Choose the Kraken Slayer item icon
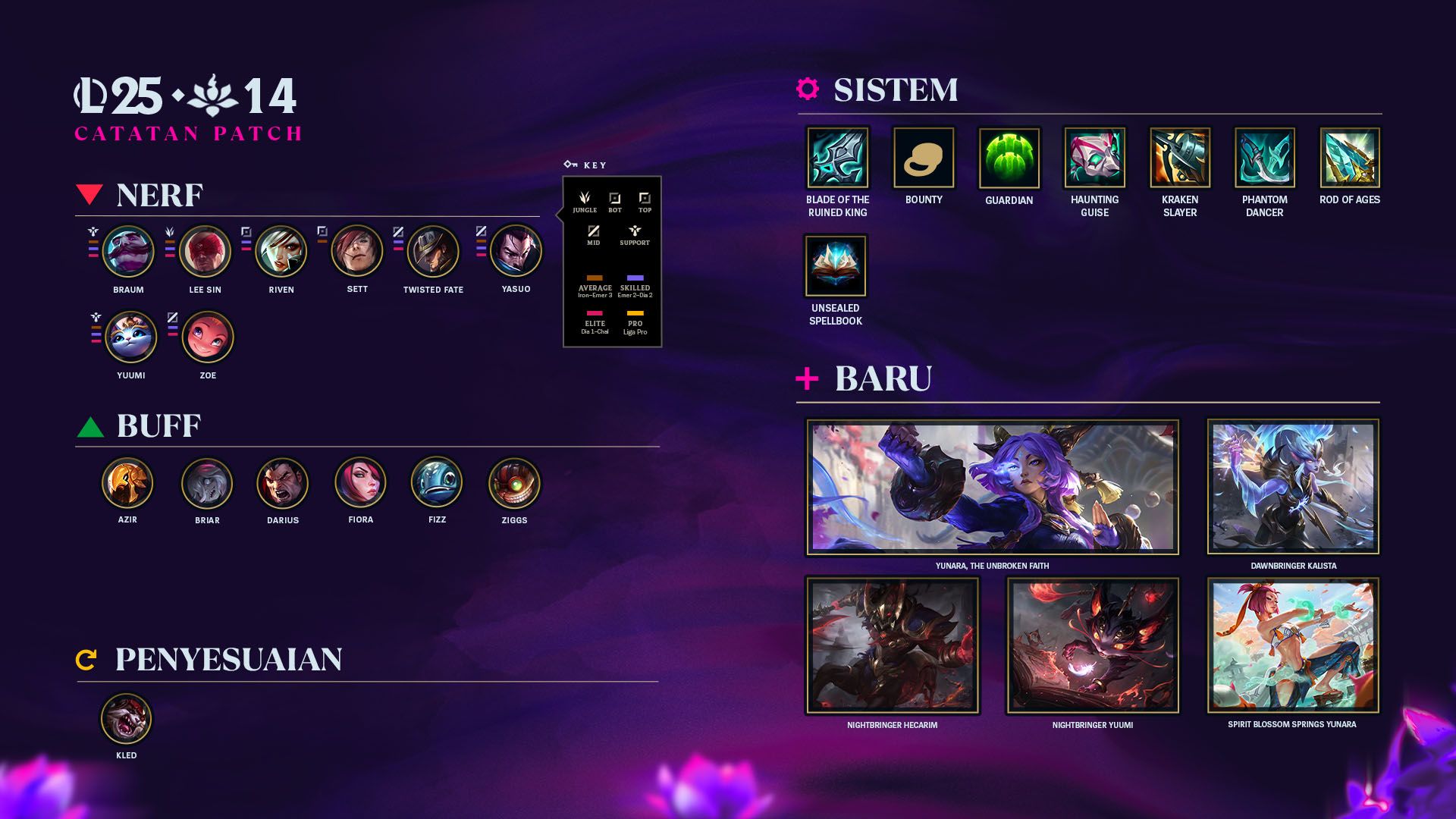Viewport: 1456px width, 819px height. (x=1180, y=158)
